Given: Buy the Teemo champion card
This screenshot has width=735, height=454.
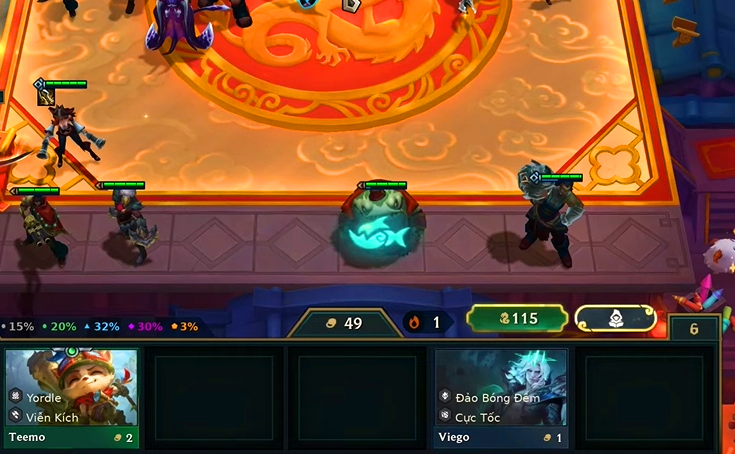Looking at the screenshot, I should pyautogui.click(x=71, y=397).
